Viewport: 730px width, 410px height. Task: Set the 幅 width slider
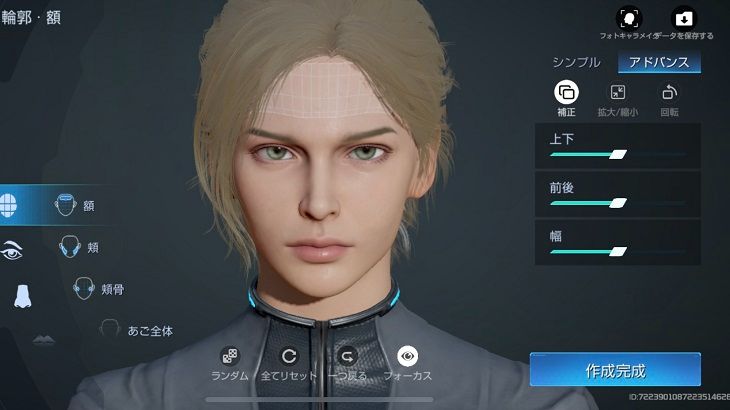pos(618,251)
